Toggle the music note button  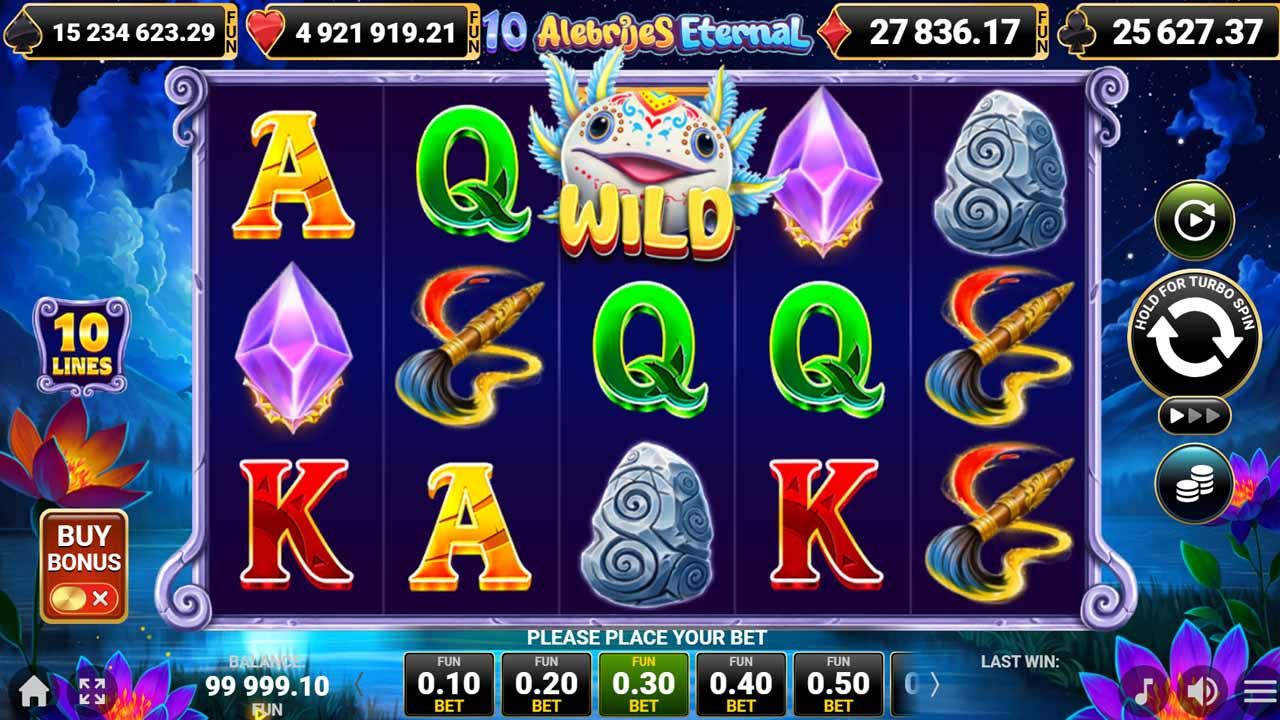pos(1146,690)
